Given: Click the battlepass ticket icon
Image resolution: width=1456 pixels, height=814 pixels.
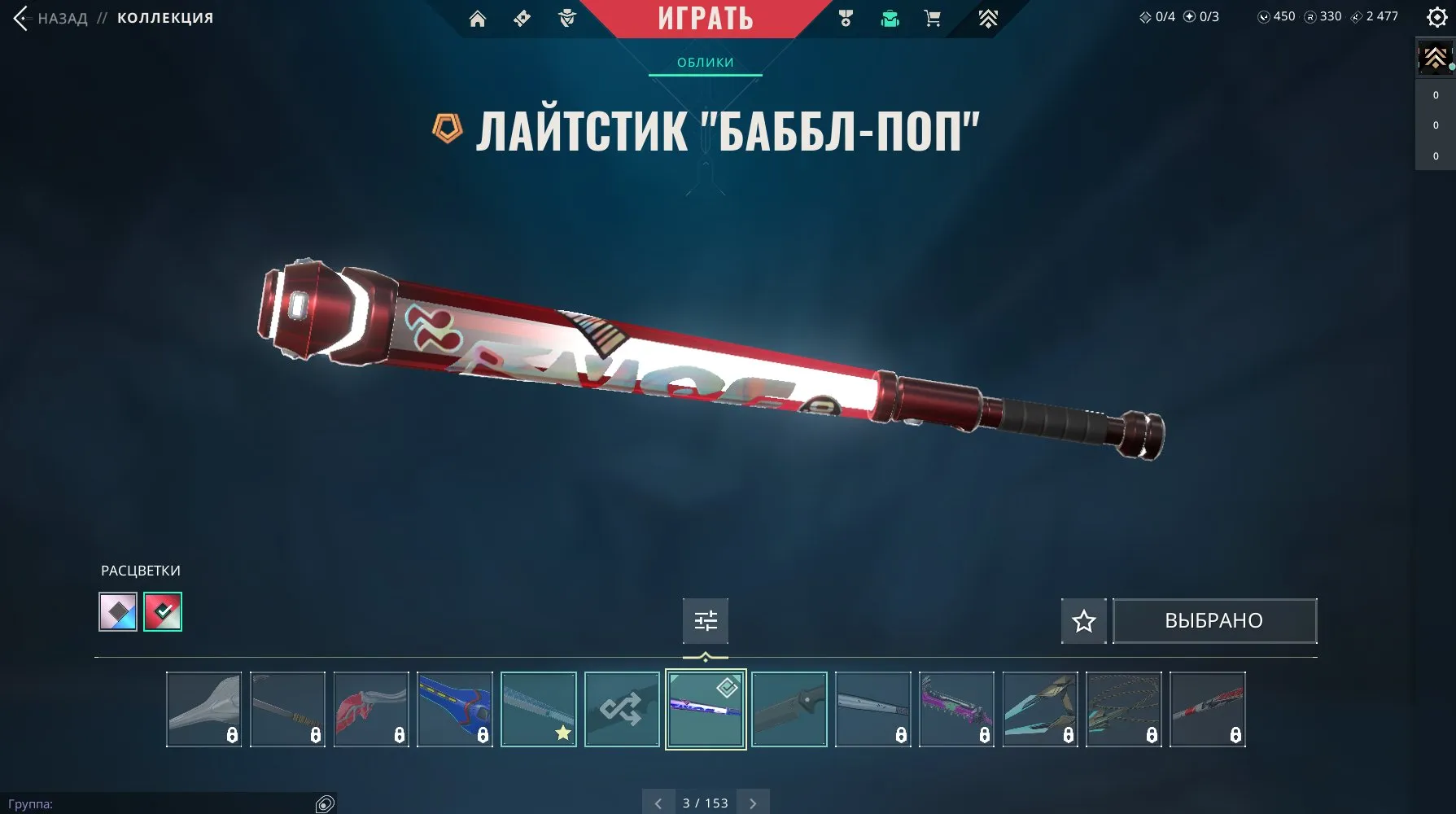Looking at the screenshot, I should coord(521,18).
